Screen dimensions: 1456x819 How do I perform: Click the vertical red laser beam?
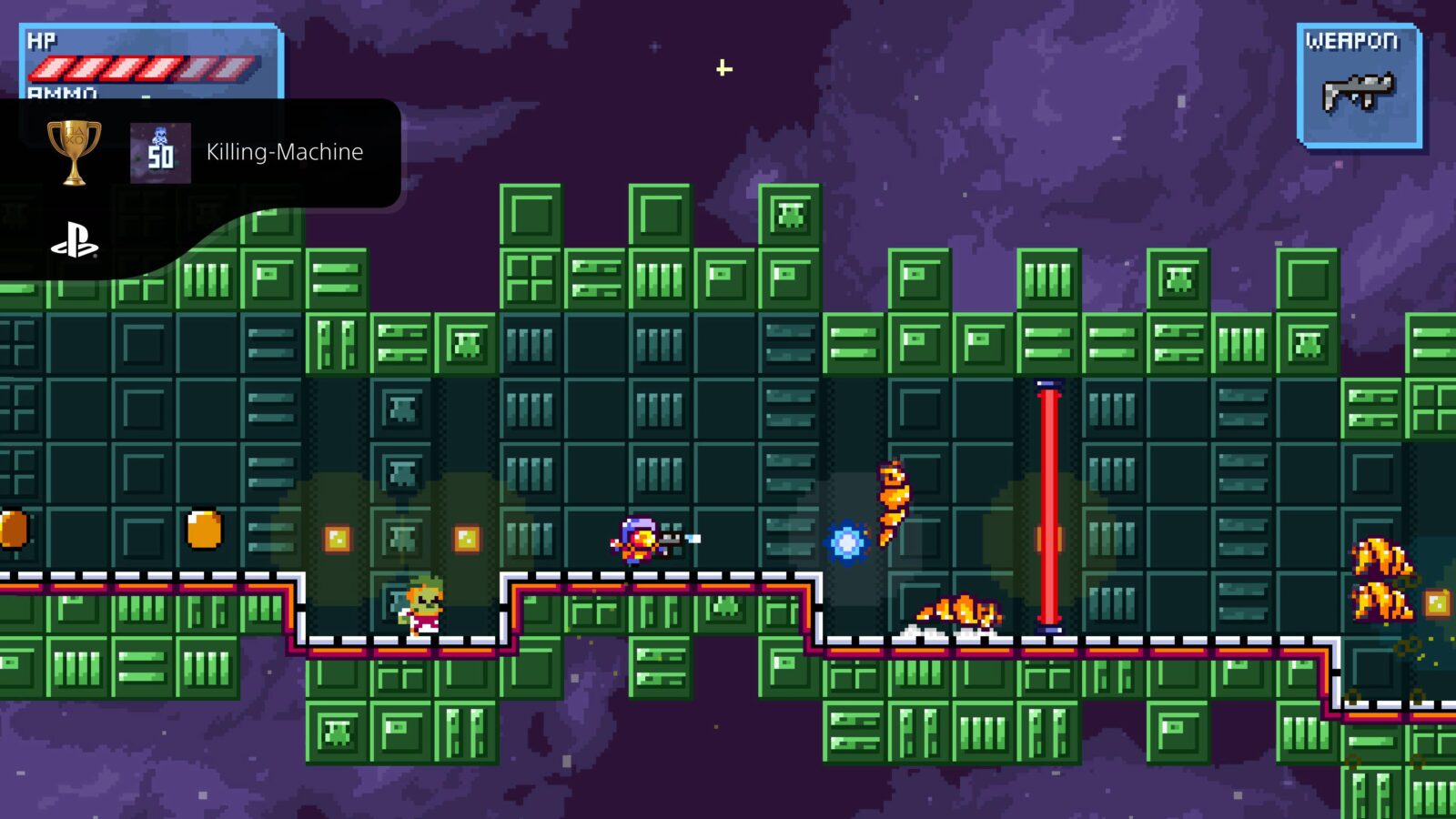1049,505
